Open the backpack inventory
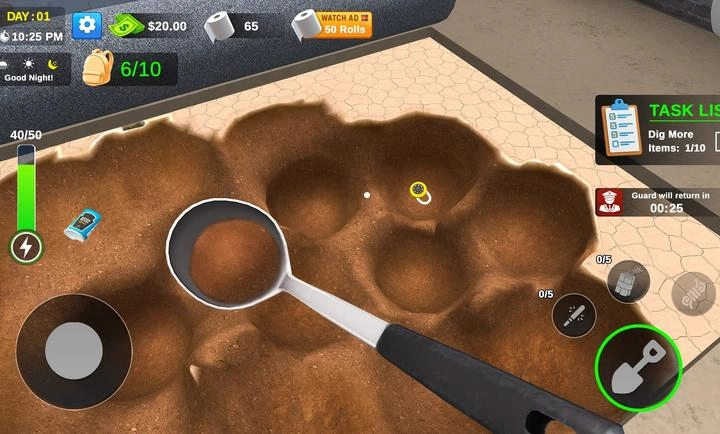Viewport: 720px width, 434px height. (x=97, y=68)
